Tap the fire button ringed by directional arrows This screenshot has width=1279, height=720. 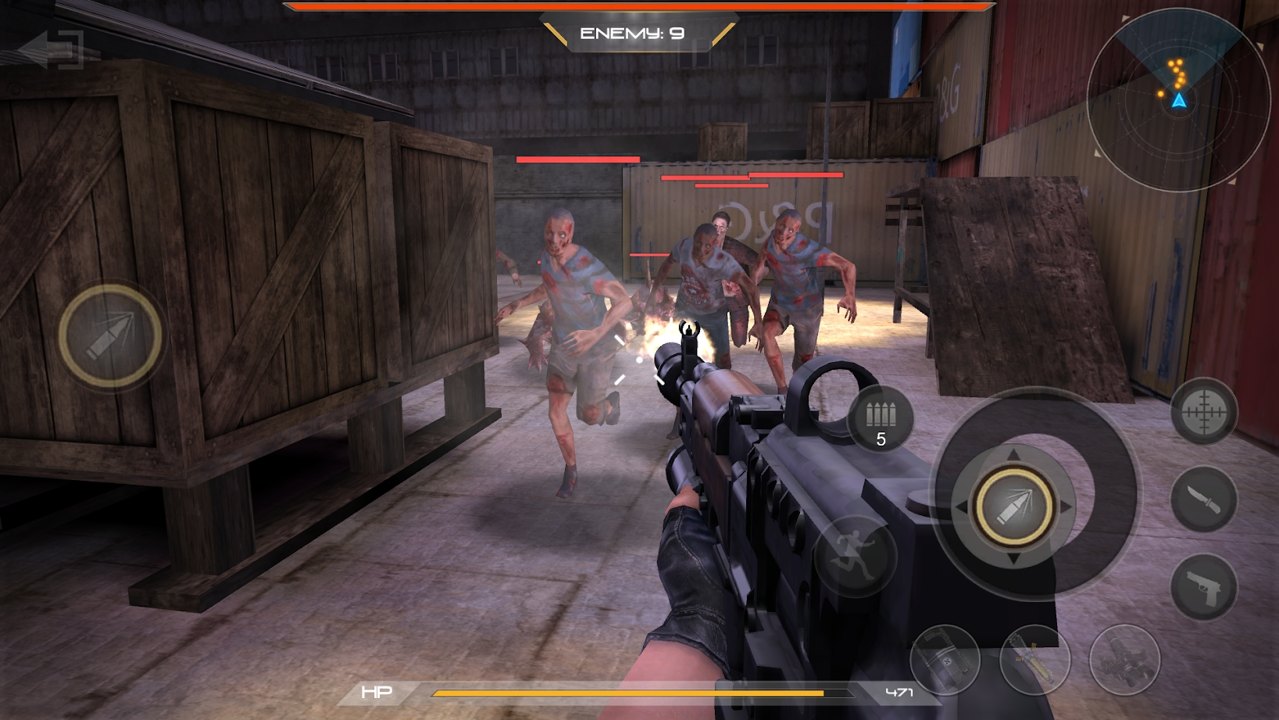point(1013,507)
